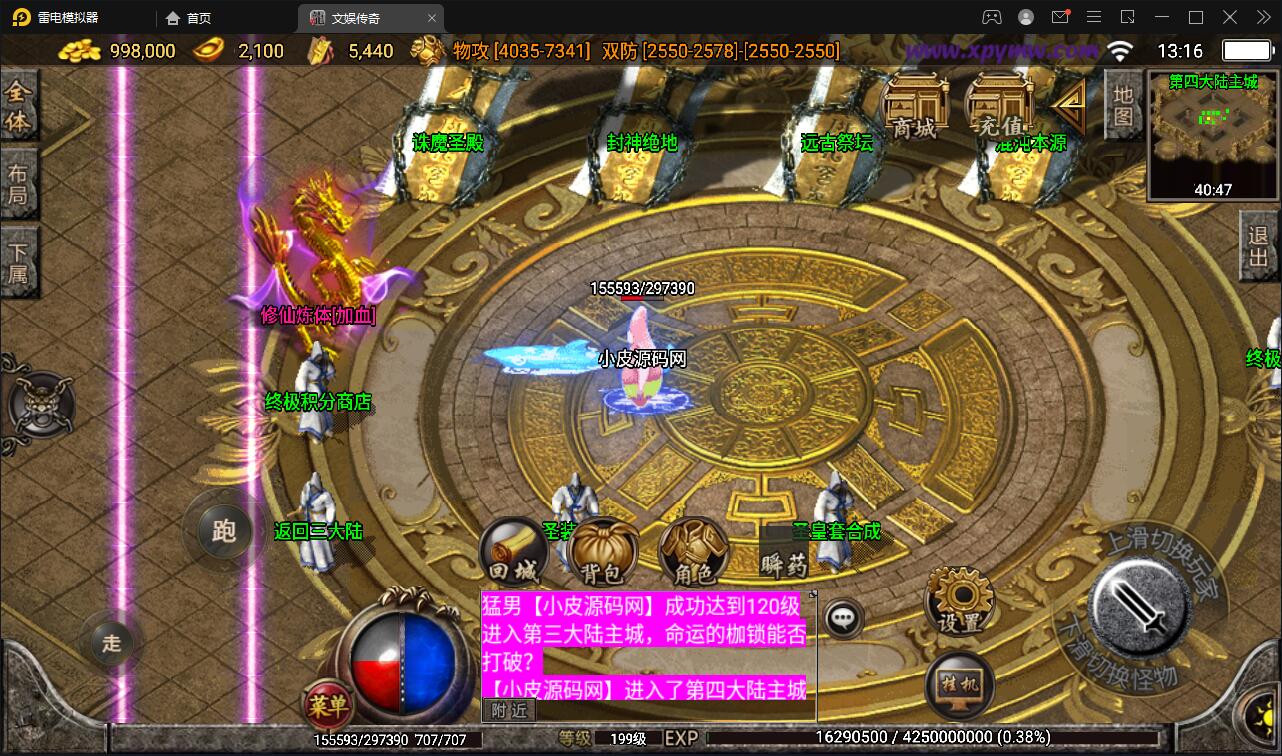Activate the 挂机 auto-battle icon
Image resolution: width=1282 pixels, height=756 pixels.
coord(957,685)
